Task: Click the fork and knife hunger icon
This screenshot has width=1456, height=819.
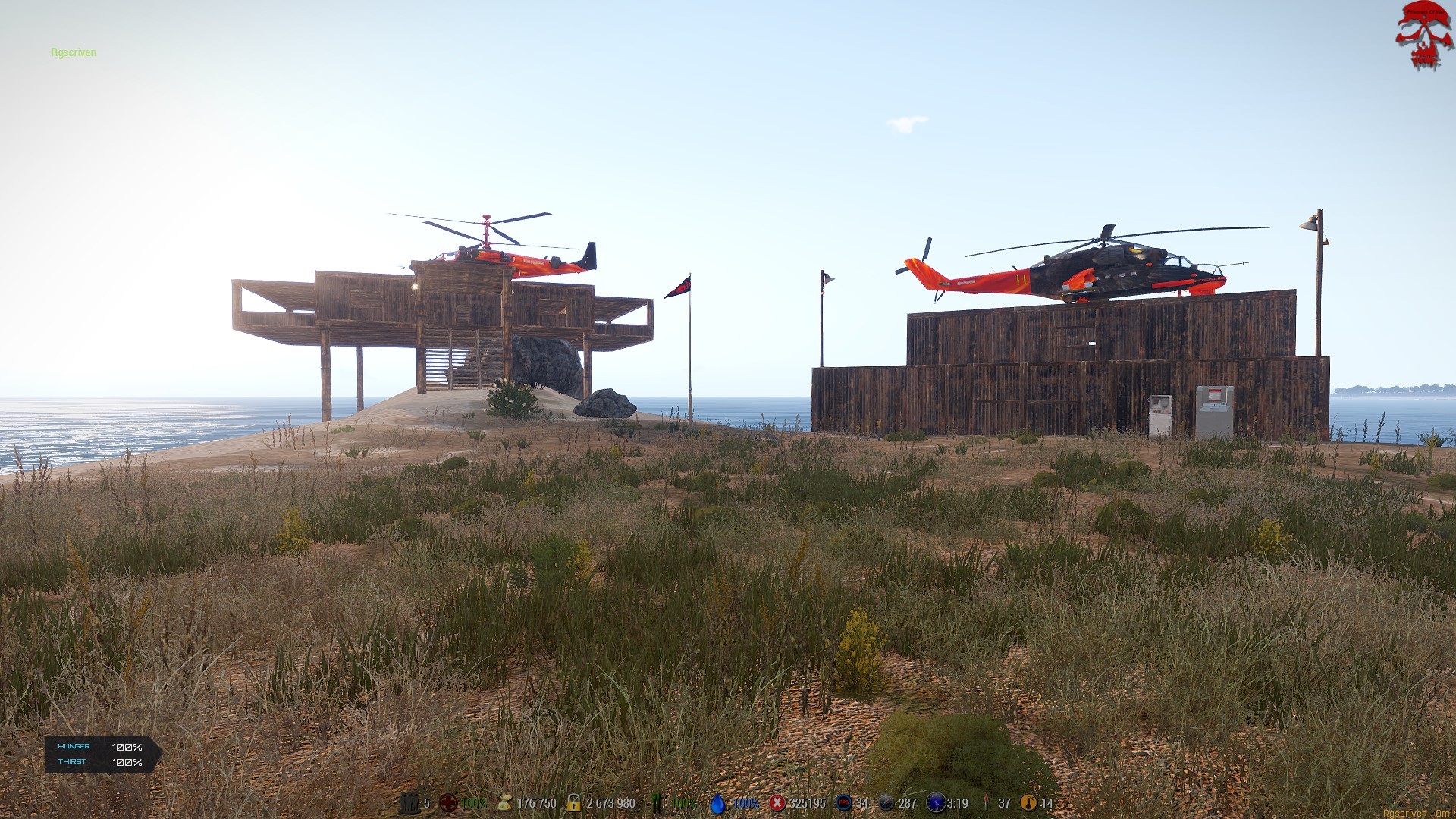Action: (657, 803)
